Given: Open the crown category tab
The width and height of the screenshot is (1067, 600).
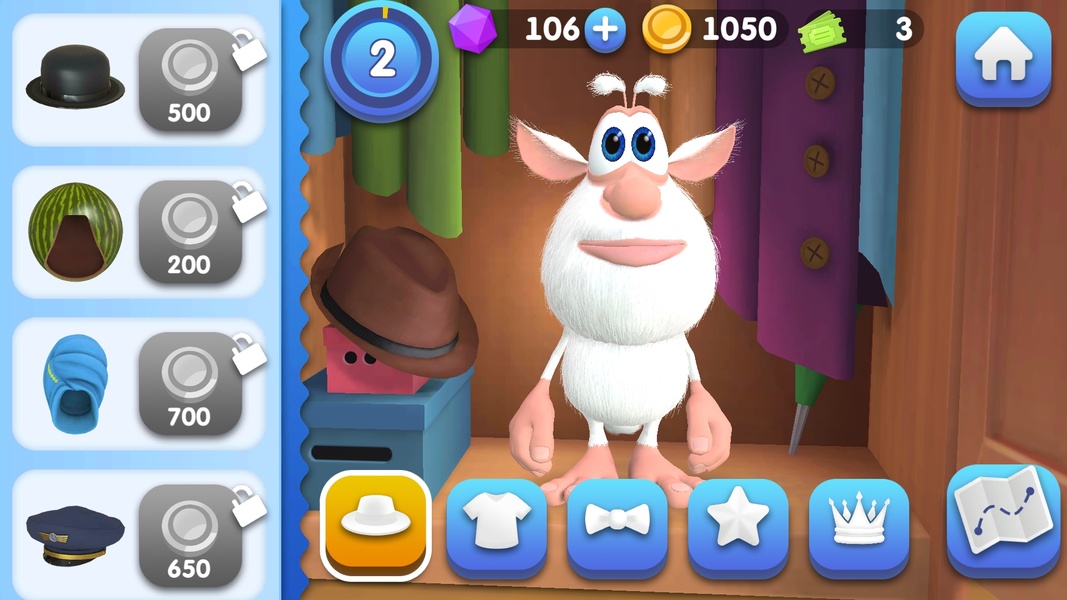Looking at the screenshot, I should coord(859,524).
